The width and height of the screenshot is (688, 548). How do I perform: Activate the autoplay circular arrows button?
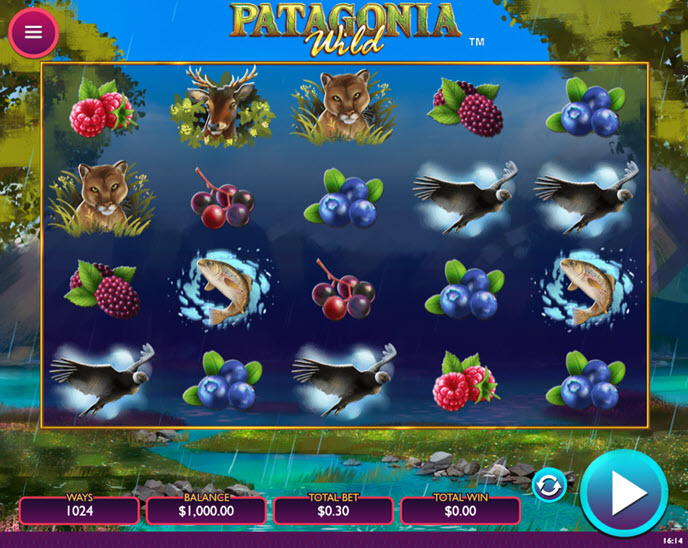(x=549, y=485)
